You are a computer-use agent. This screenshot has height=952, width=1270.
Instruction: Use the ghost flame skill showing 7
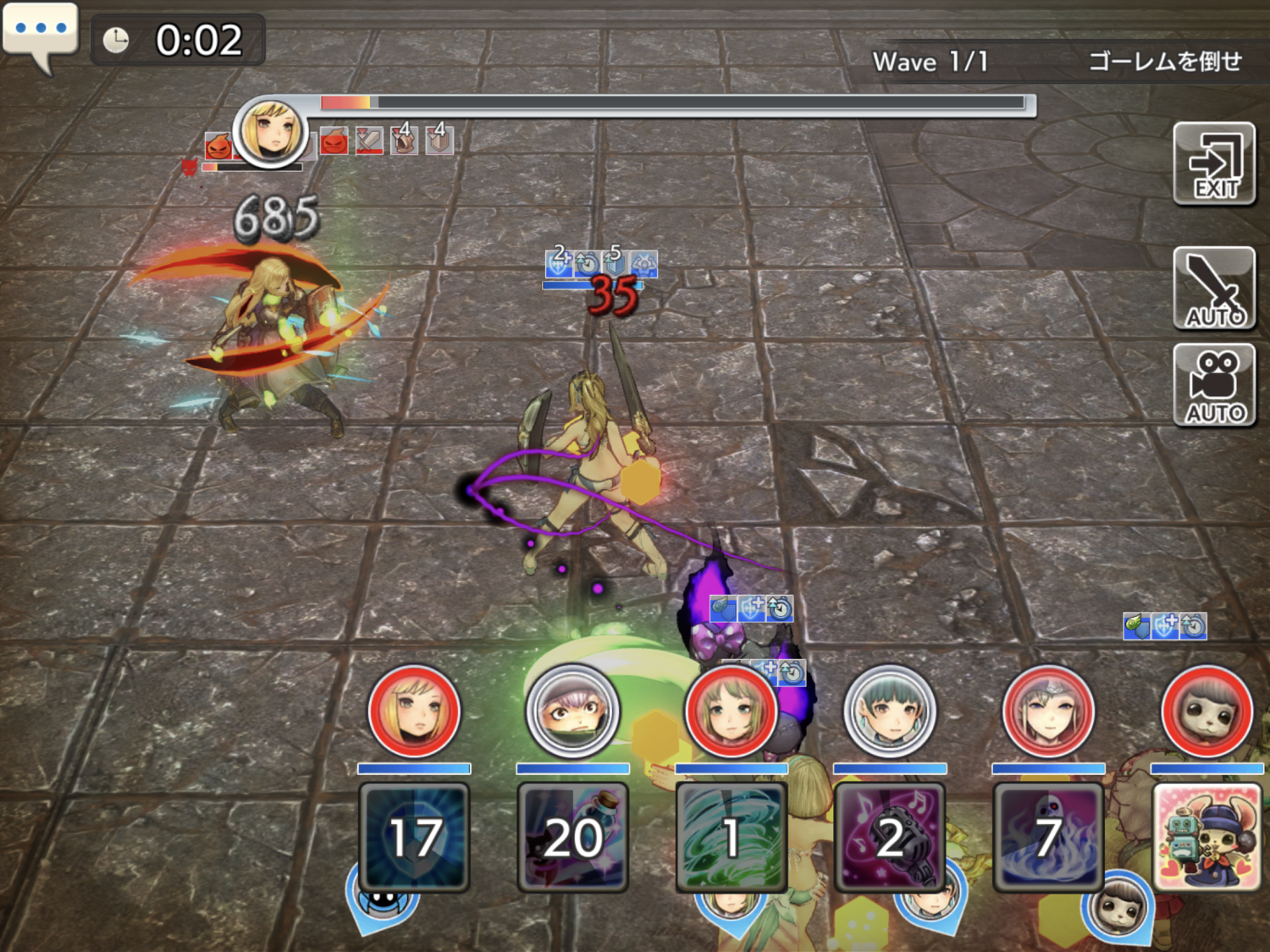click(1048, 836)
